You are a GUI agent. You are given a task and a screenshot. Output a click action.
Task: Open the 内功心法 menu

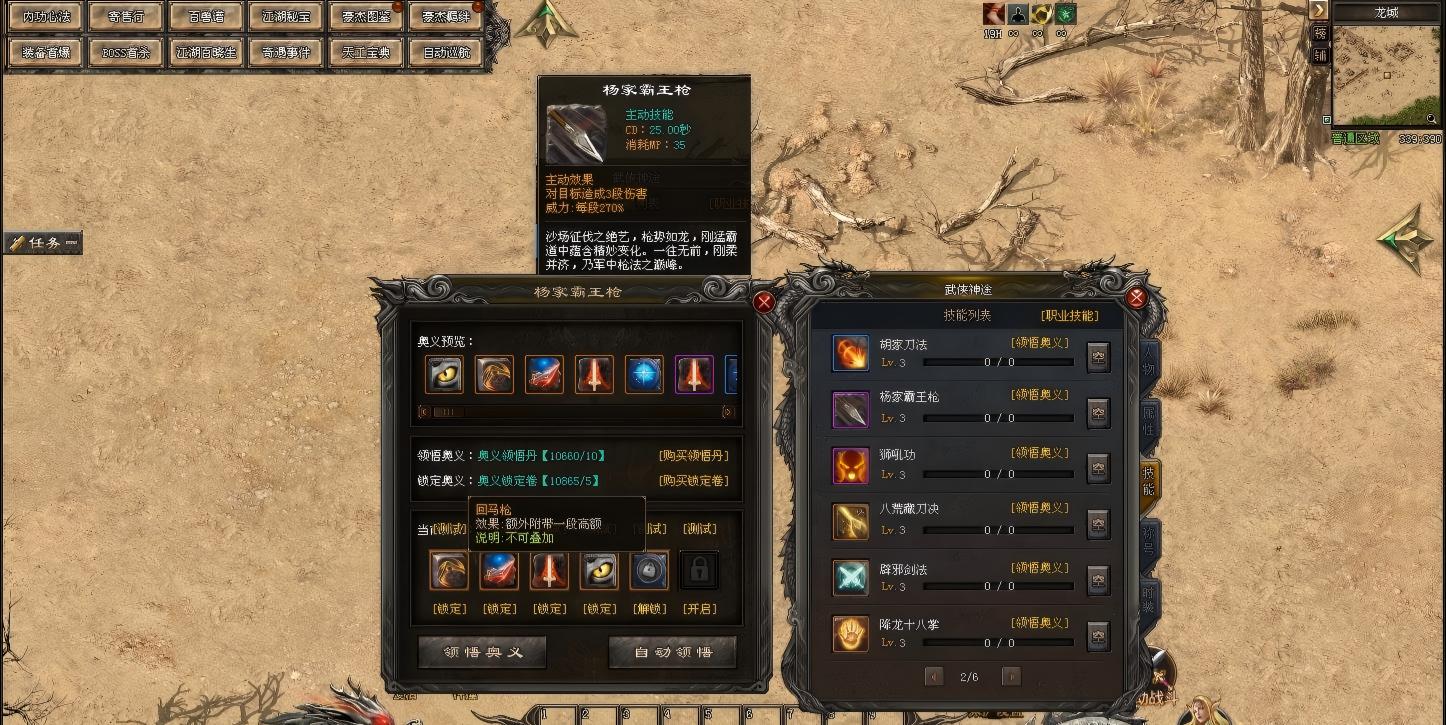click(x=47, y=16)
